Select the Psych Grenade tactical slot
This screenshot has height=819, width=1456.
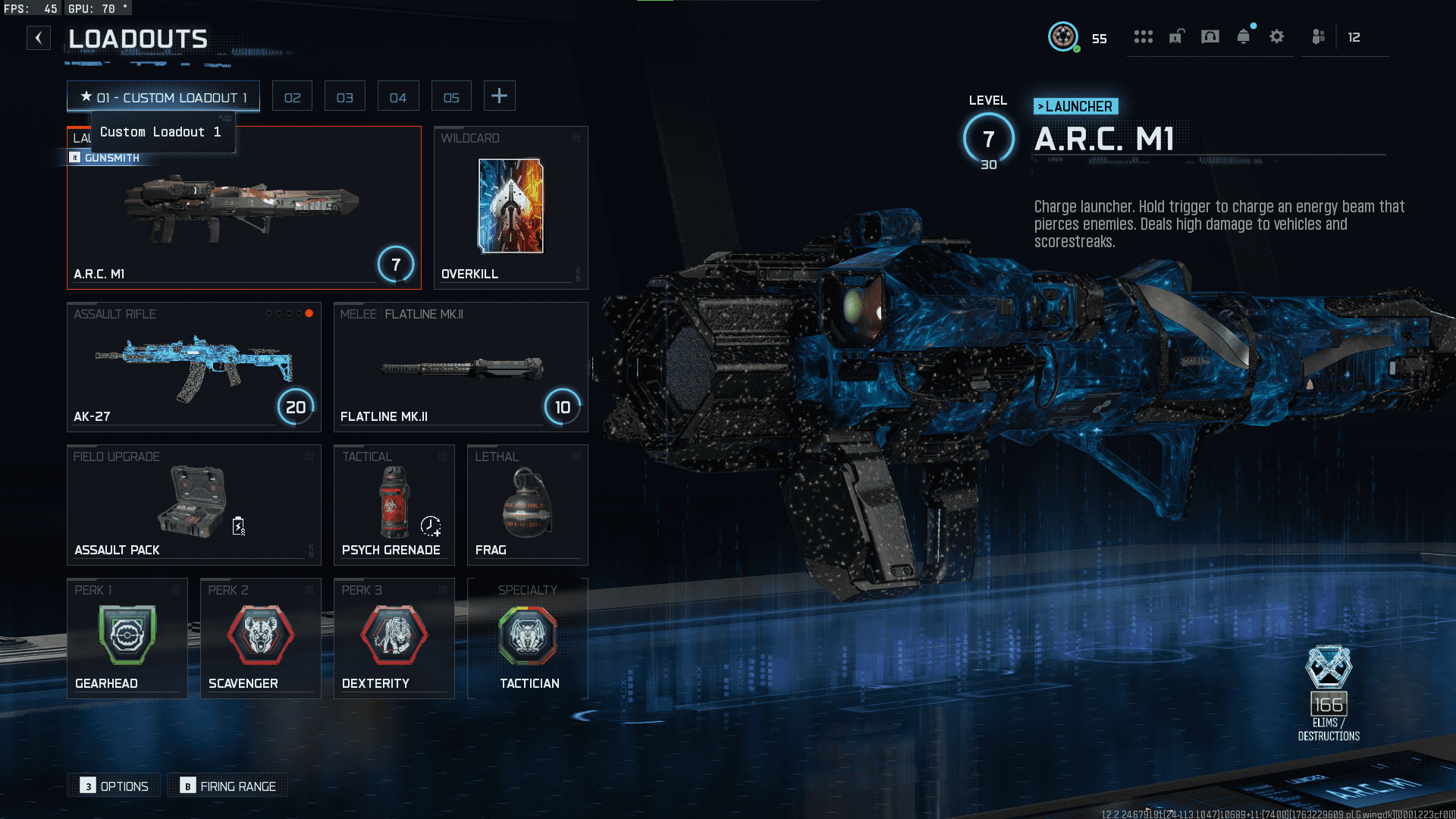pos(394,504)
